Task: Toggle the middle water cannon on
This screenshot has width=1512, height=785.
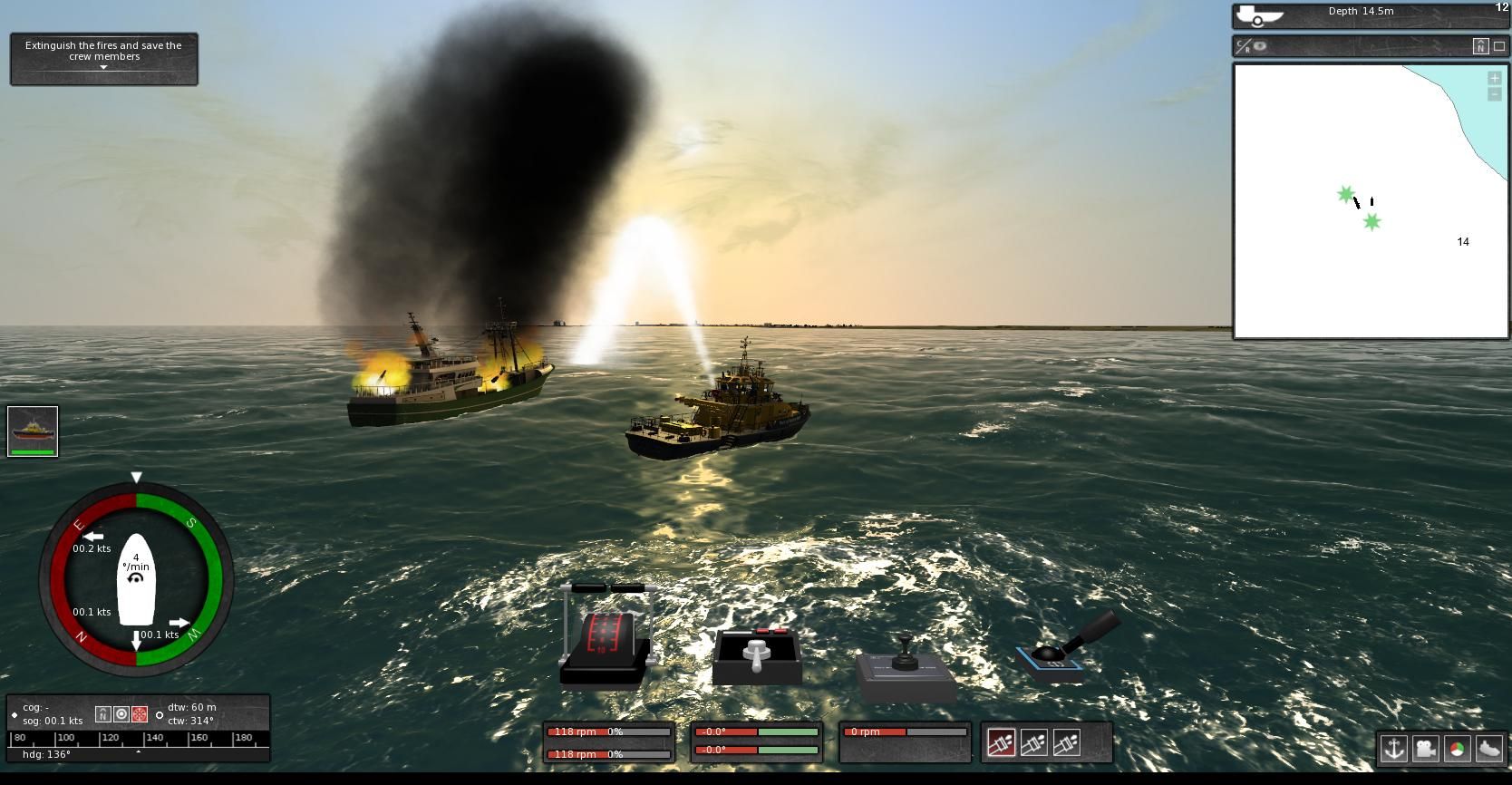Action: tap(1034, 741)
